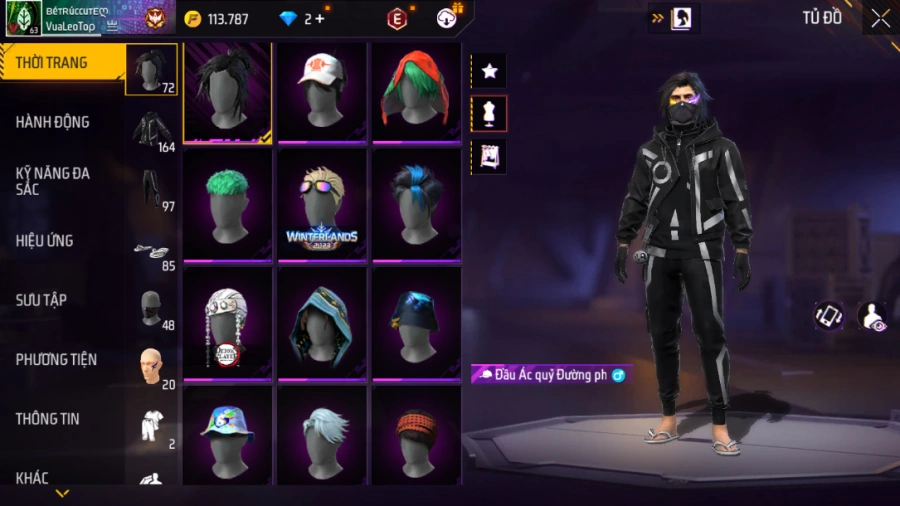900x506 pixels.
Task: Select the white baseball cap headwear
Action: pos(322,92)
